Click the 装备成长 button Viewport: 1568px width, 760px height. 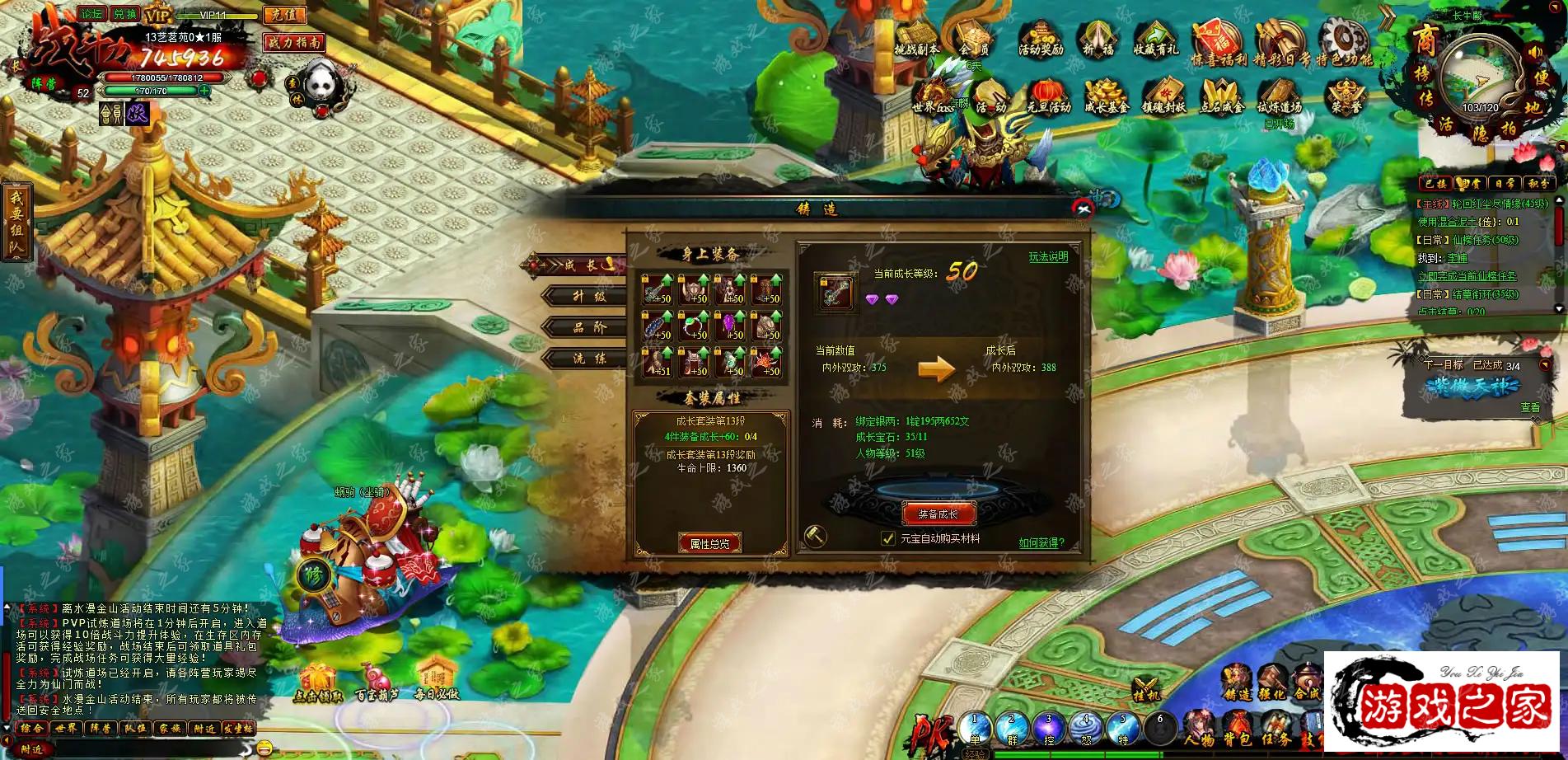tap(938, 514)
